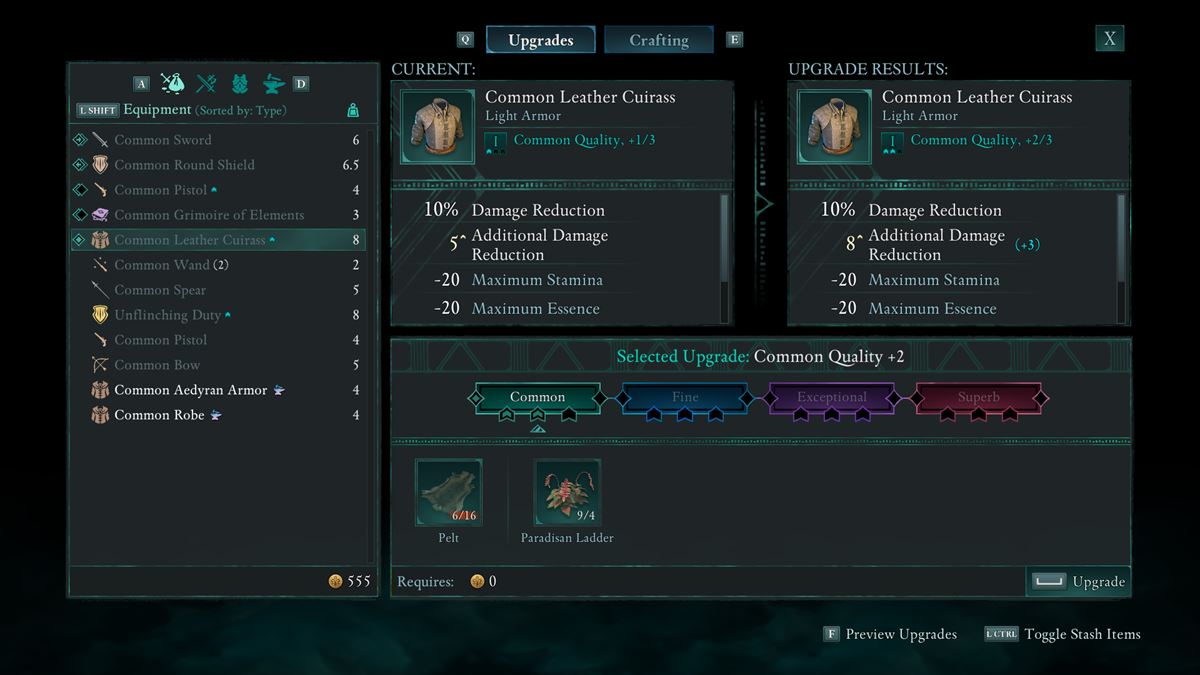Close the upgrade menu with X
Image resolution: width=1200 pixels, height=675 pixels.
pyautogui.click(x=1109, y=39)
